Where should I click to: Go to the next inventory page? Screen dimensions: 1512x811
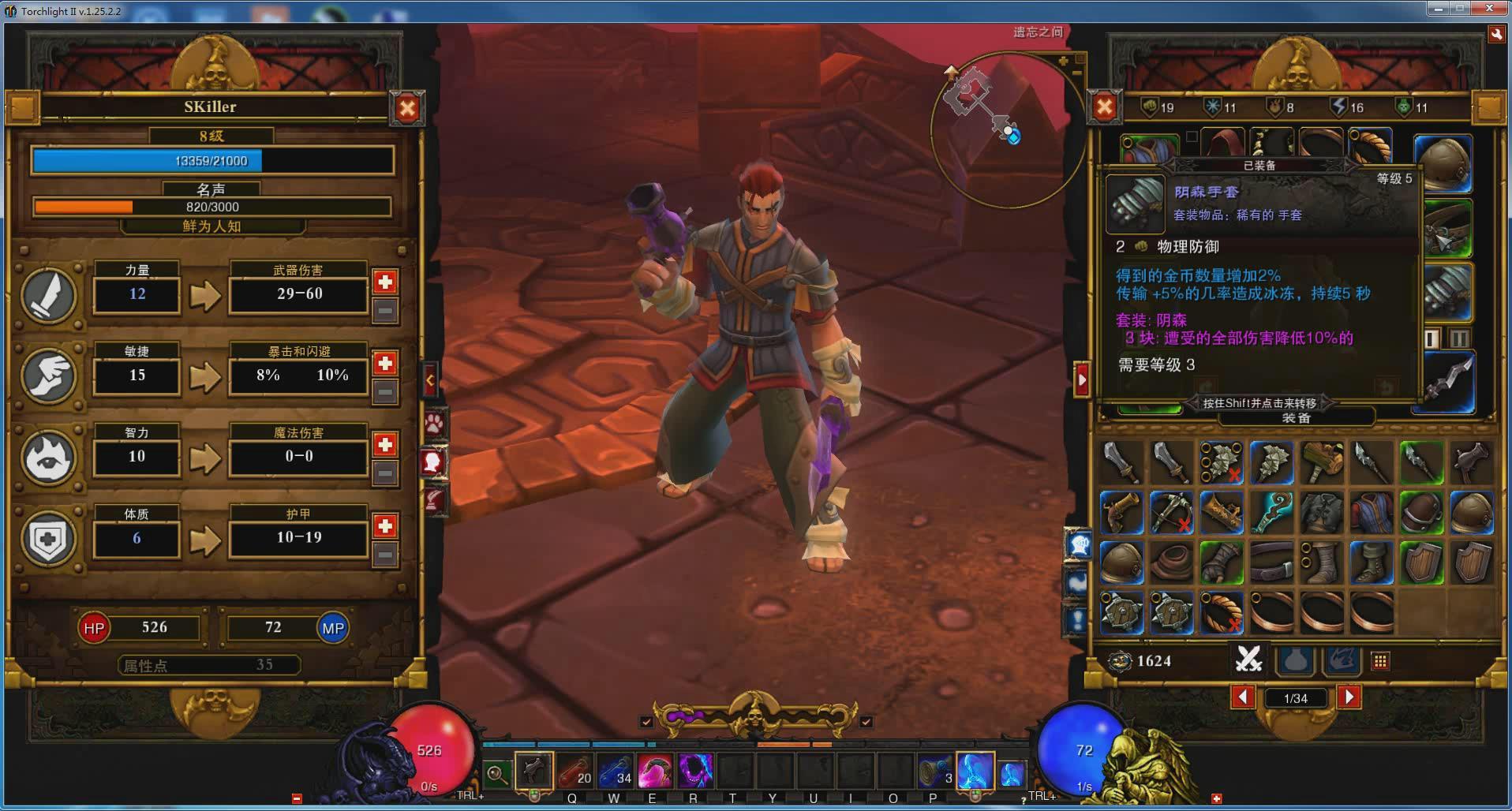point(1349,697)
